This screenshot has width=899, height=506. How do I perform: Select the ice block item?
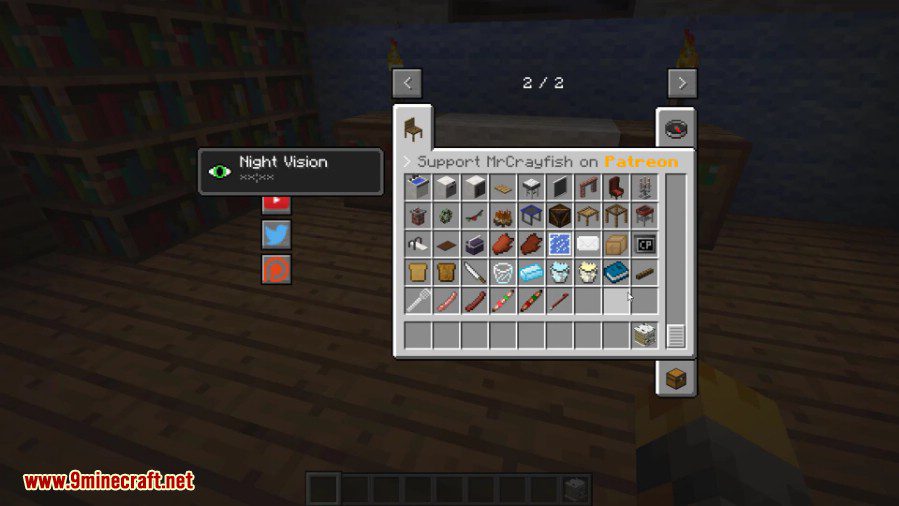click(530, 272)
